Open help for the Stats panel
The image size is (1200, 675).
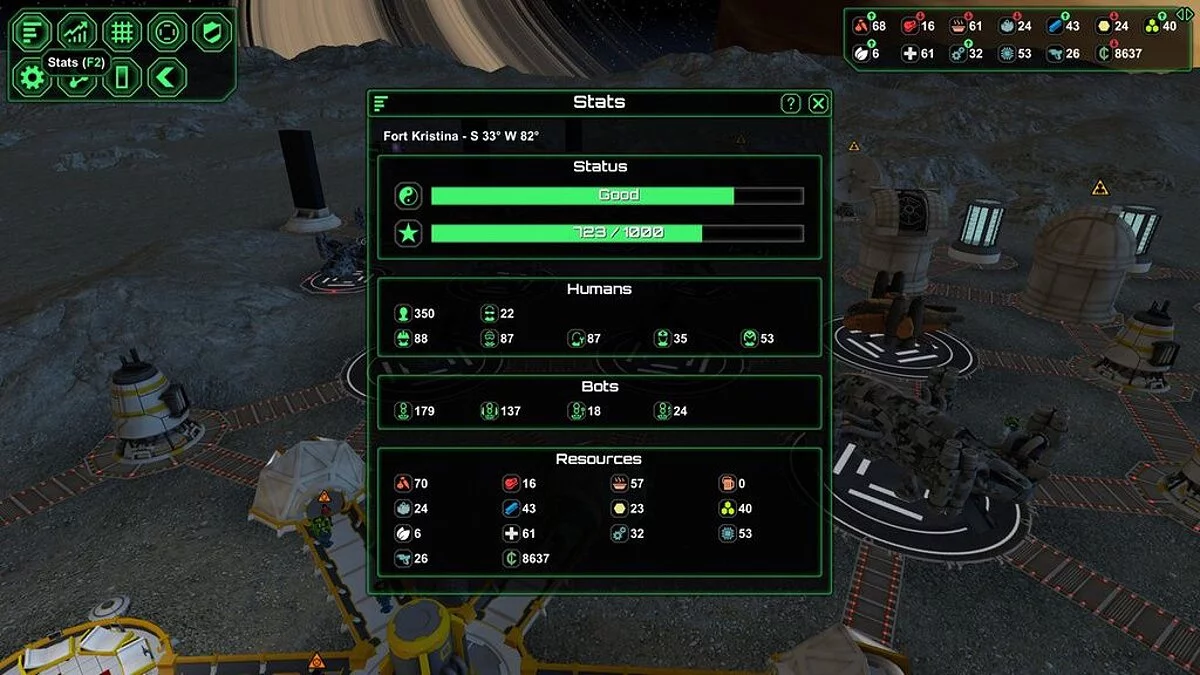pyautogui.click(x=790, y=103)
